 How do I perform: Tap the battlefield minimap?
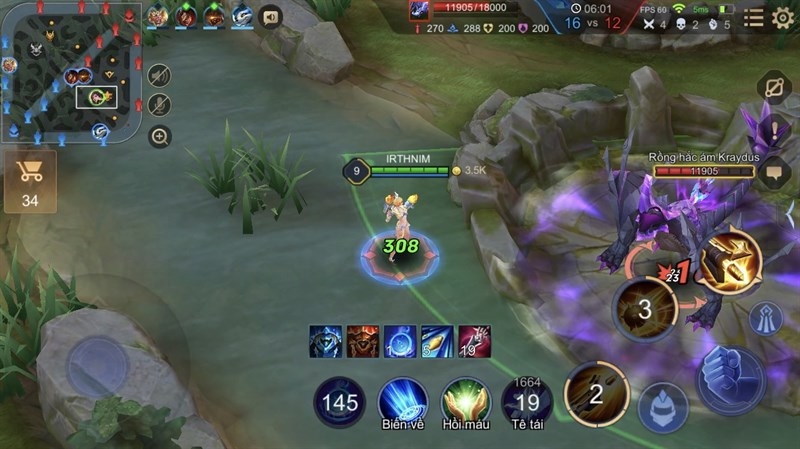[x=70, y=72]
